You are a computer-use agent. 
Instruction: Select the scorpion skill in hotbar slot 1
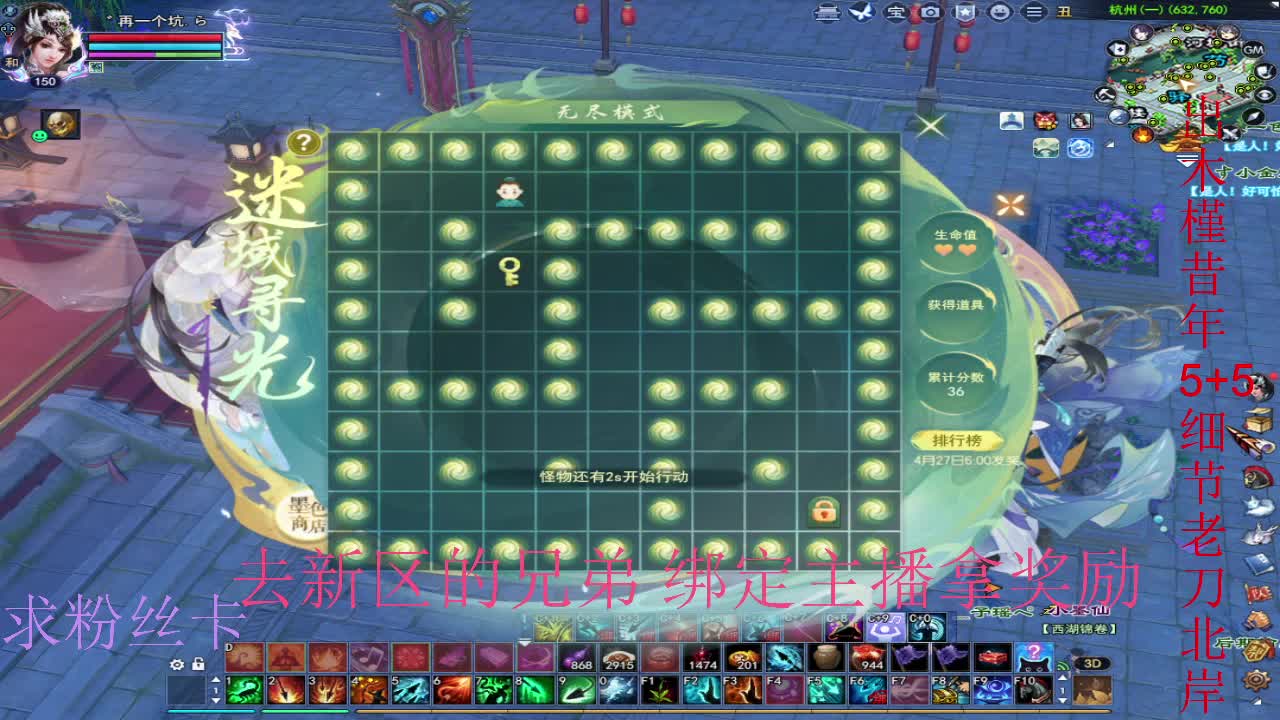tap(244, 689)
